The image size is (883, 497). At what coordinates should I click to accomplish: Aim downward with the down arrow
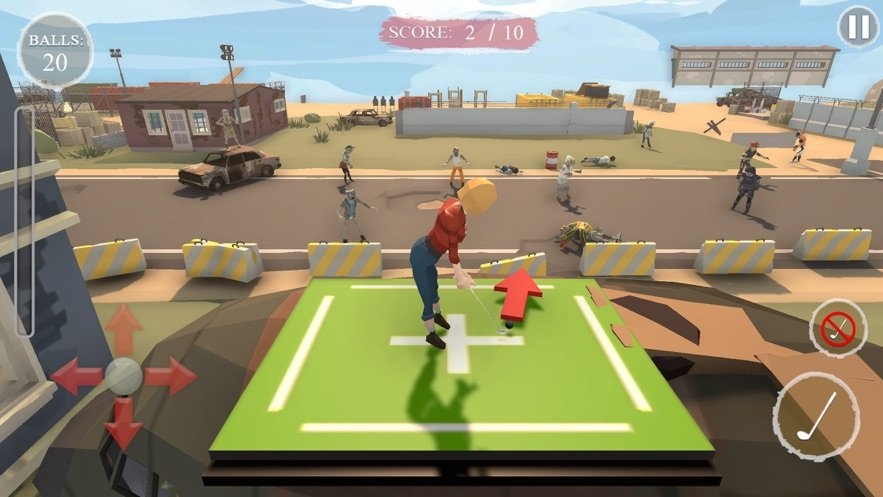pos(124,424)
